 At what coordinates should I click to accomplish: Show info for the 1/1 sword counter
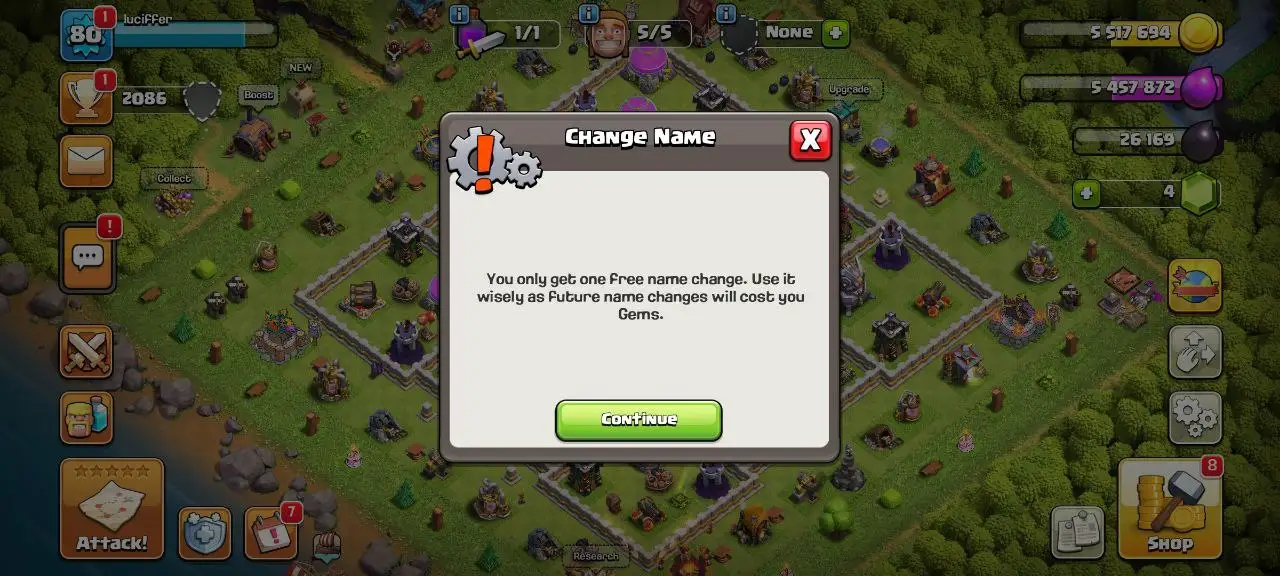pos(460,14)
